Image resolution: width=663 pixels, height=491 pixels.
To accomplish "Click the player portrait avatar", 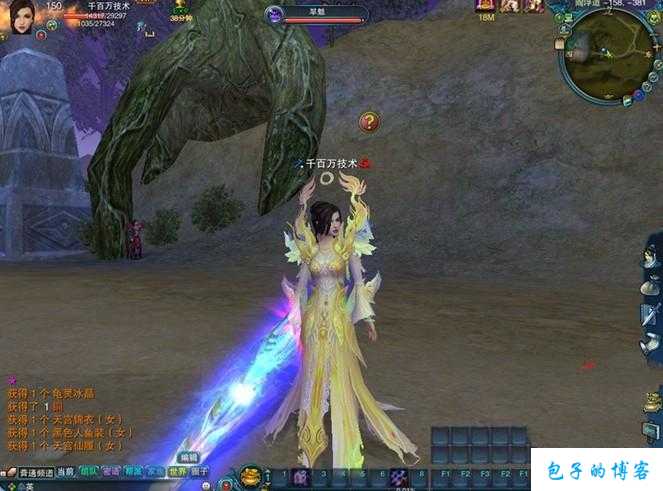I will pyautogui.click(x=22, y=16).
